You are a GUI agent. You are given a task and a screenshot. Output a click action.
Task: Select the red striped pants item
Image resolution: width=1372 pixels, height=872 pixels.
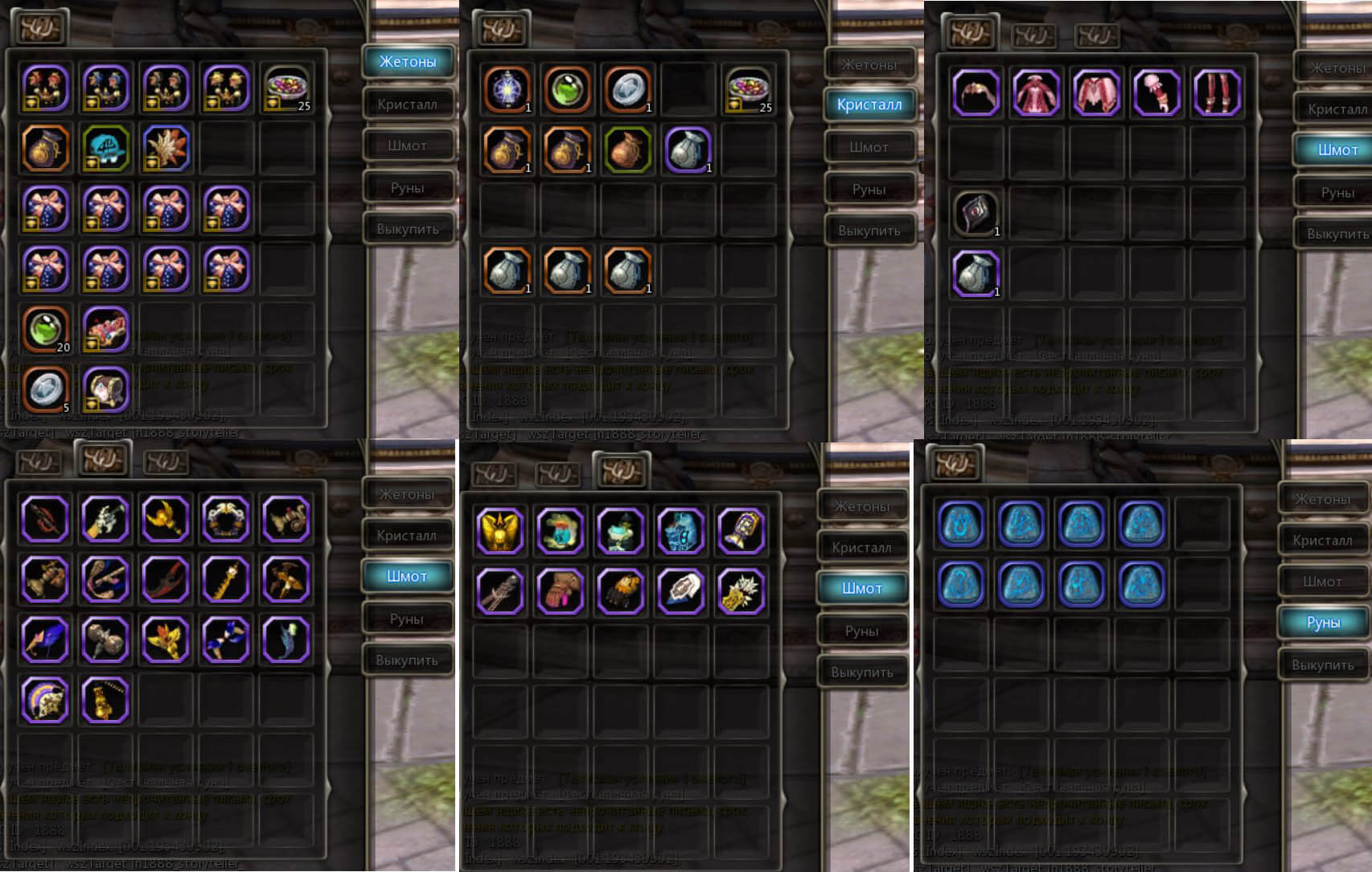(1217, 92)
